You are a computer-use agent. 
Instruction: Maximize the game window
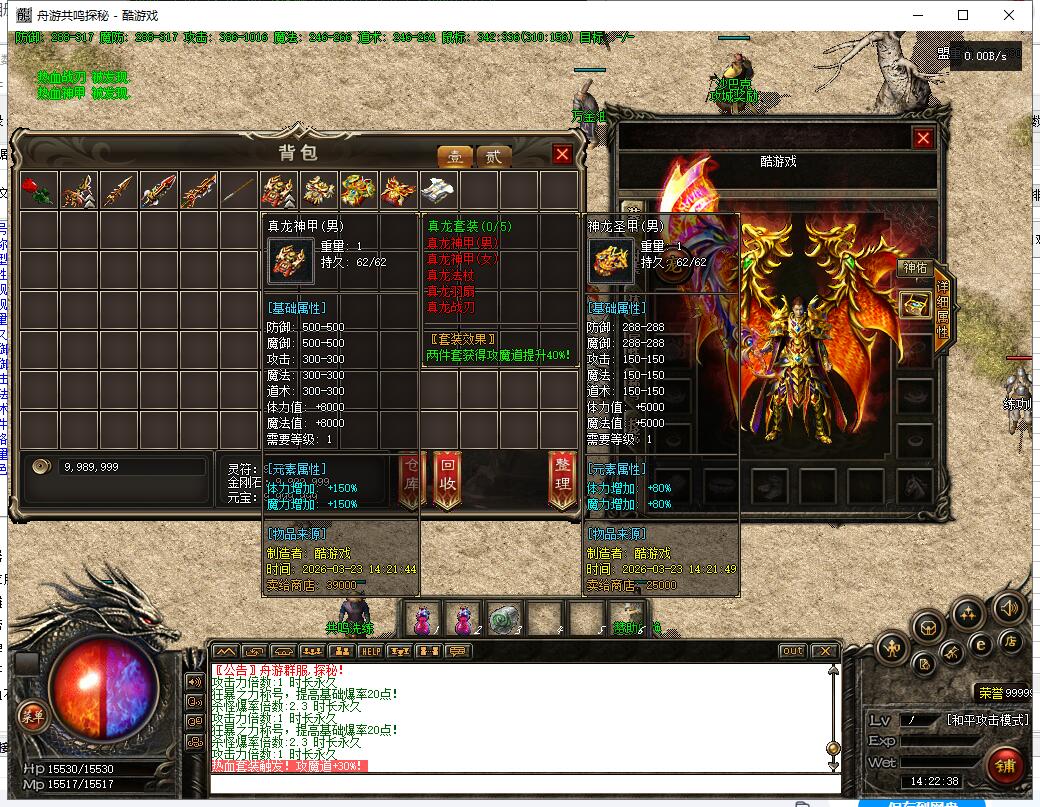(x=963, y=15)
